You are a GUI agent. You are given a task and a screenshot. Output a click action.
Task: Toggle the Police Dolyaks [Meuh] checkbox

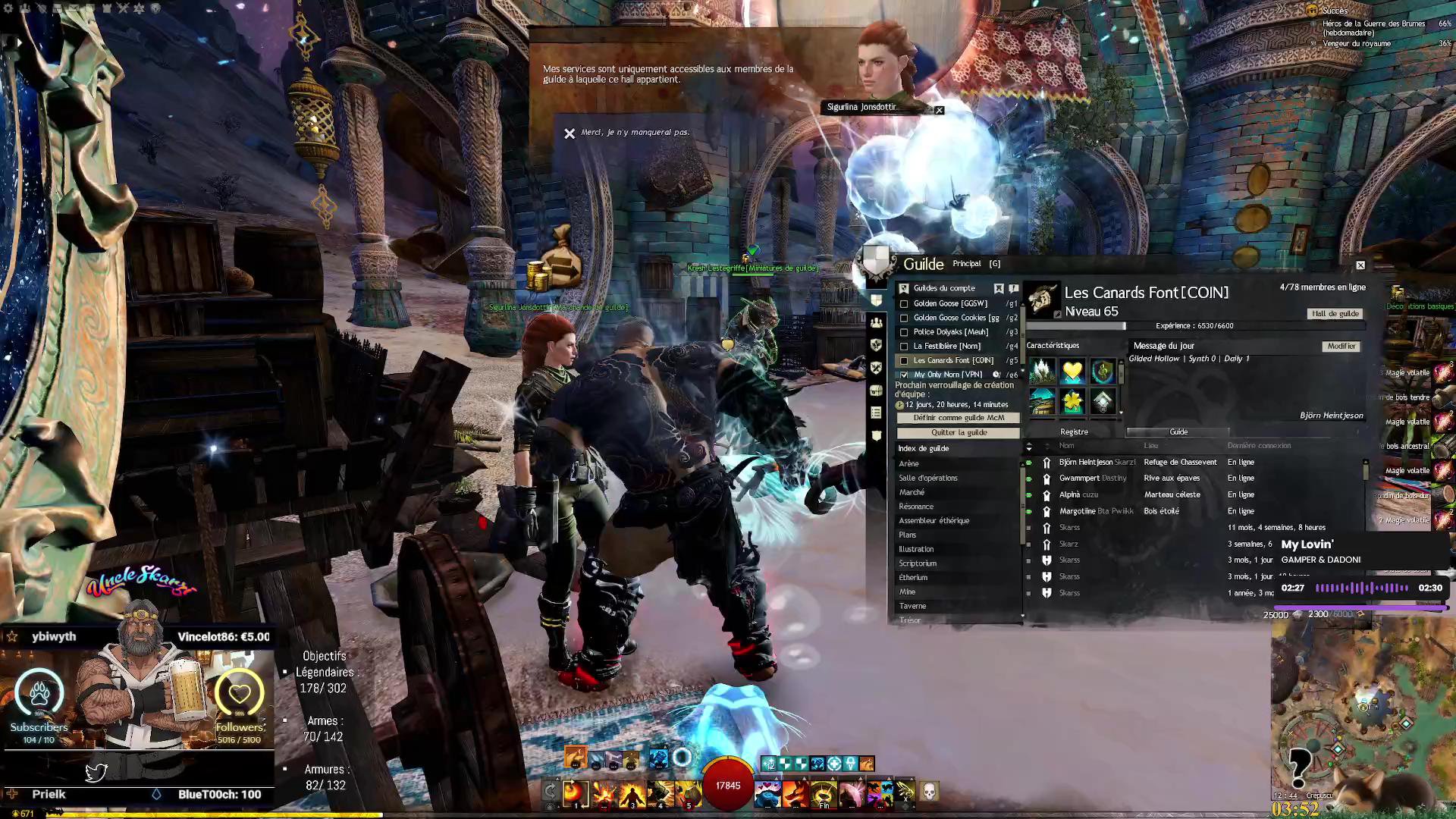coord(904,332)
